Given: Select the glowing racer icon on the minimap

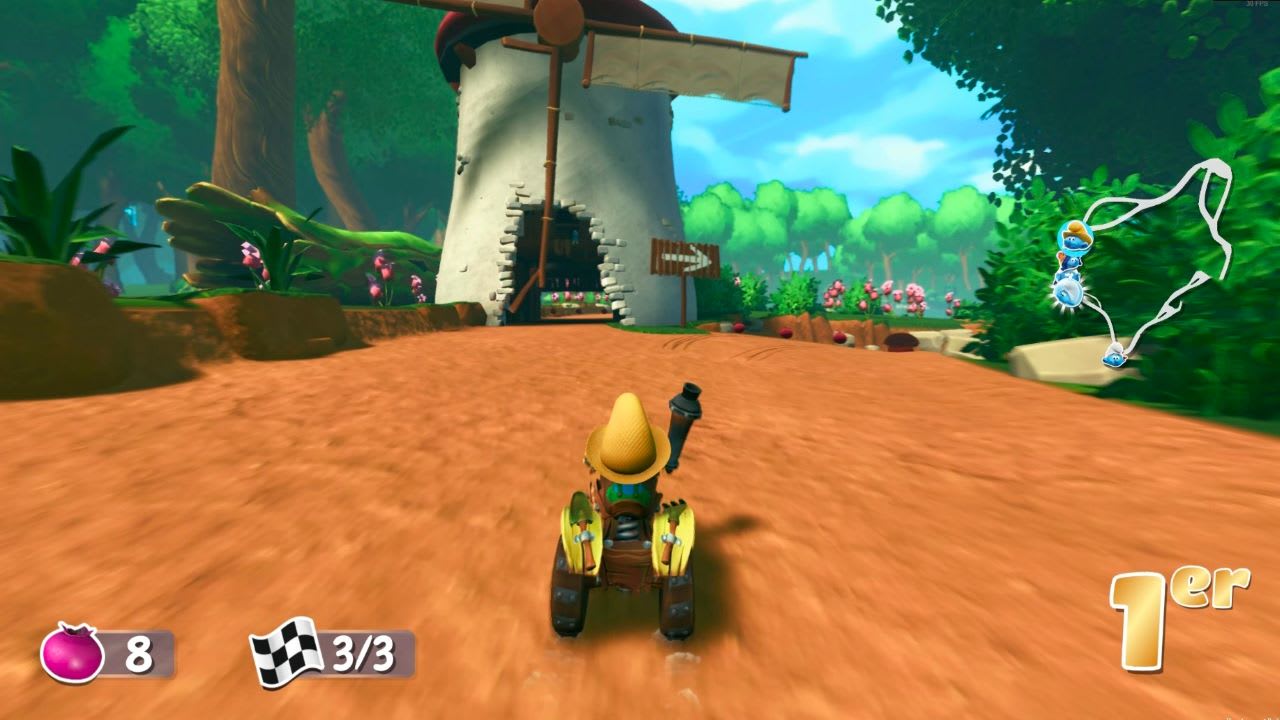Looking at the screenshot, I should coord(1068,291).
